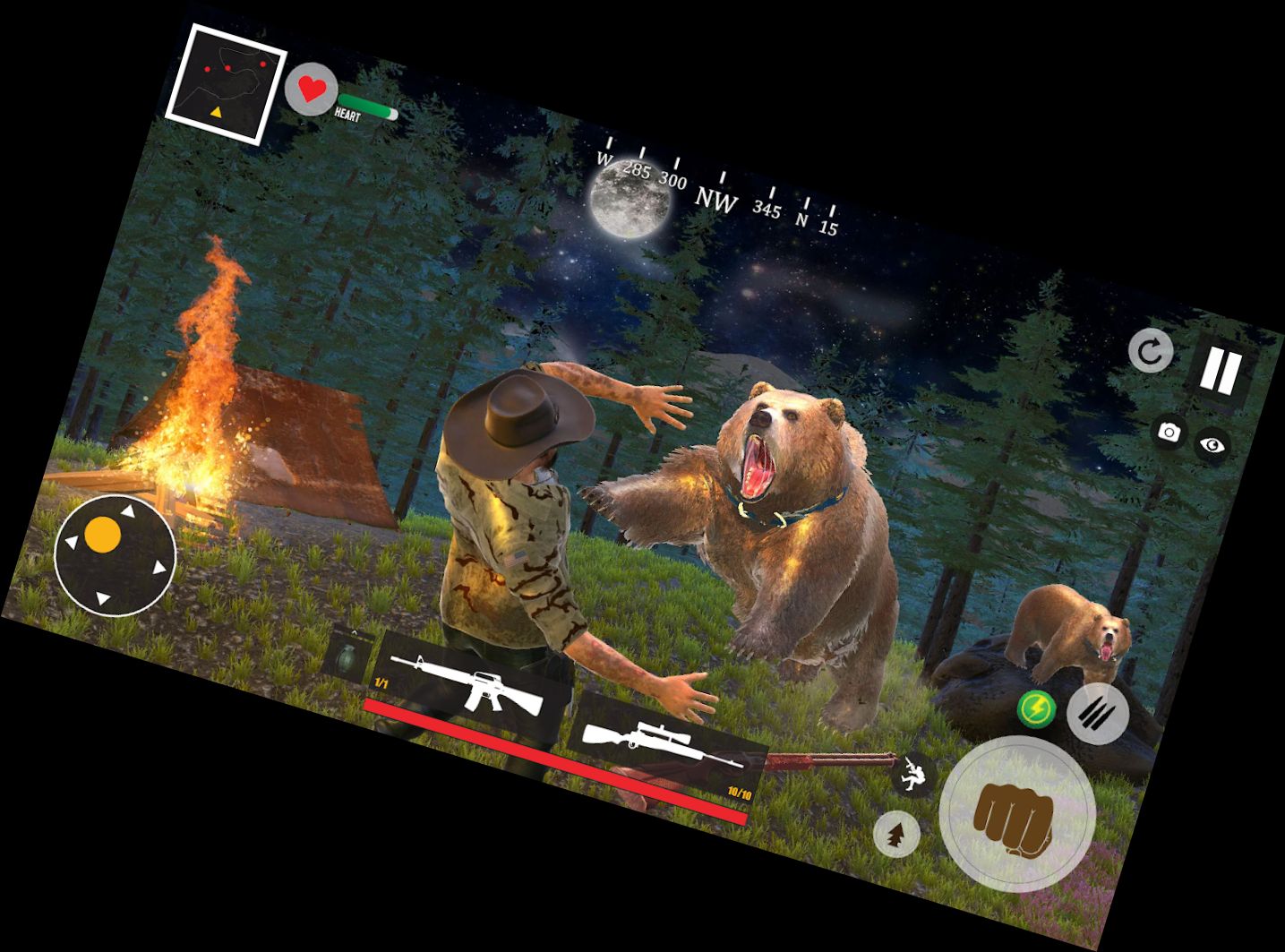Screen dimensions: 1285x952
Task: Take a screenshot with the camera icon
Action: pos(1170,433)
